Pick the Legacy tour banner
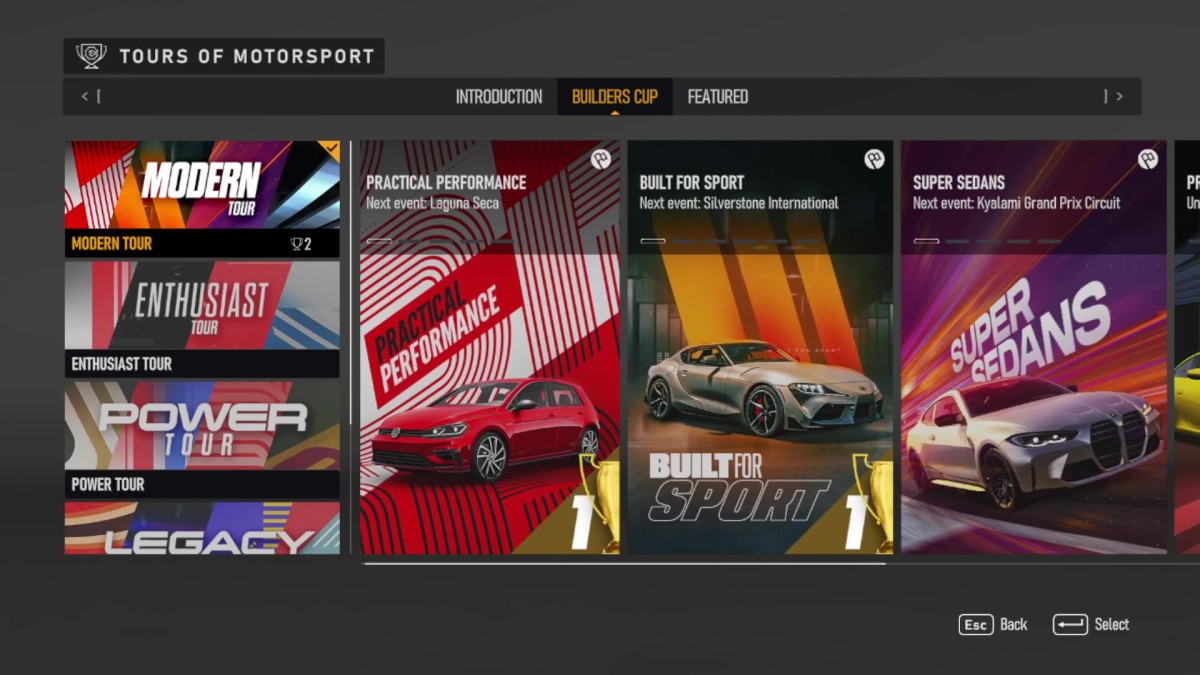Screen dimensions: 1200x675 pyautogui.click(x=202, y=528)
